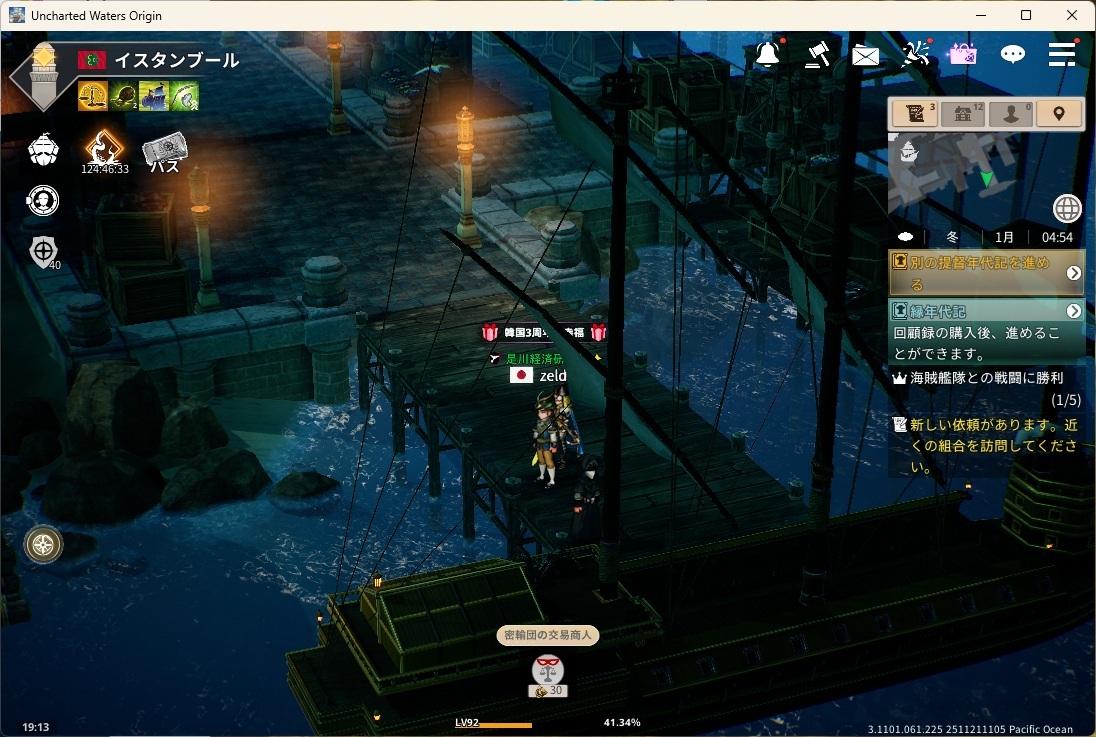Open the pink shopping bag store
The width and height of the screenshot is (1096, 737).
click(x=963, y=54)
